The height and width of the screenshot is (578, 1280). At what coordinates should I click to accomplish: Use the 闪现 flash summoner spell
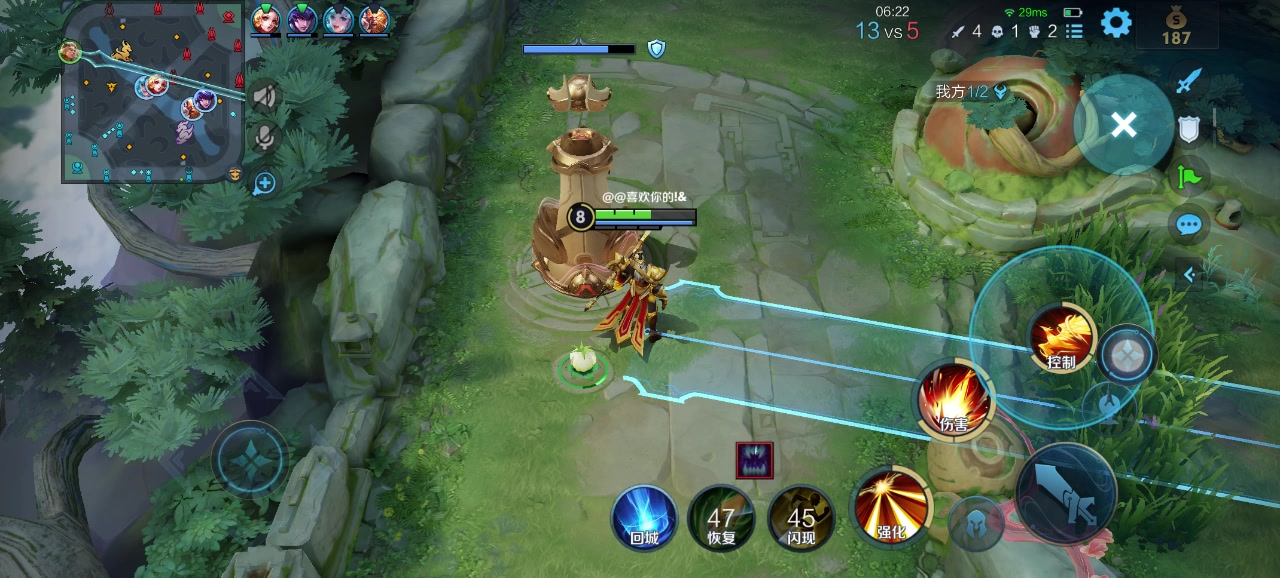(800, 517)
